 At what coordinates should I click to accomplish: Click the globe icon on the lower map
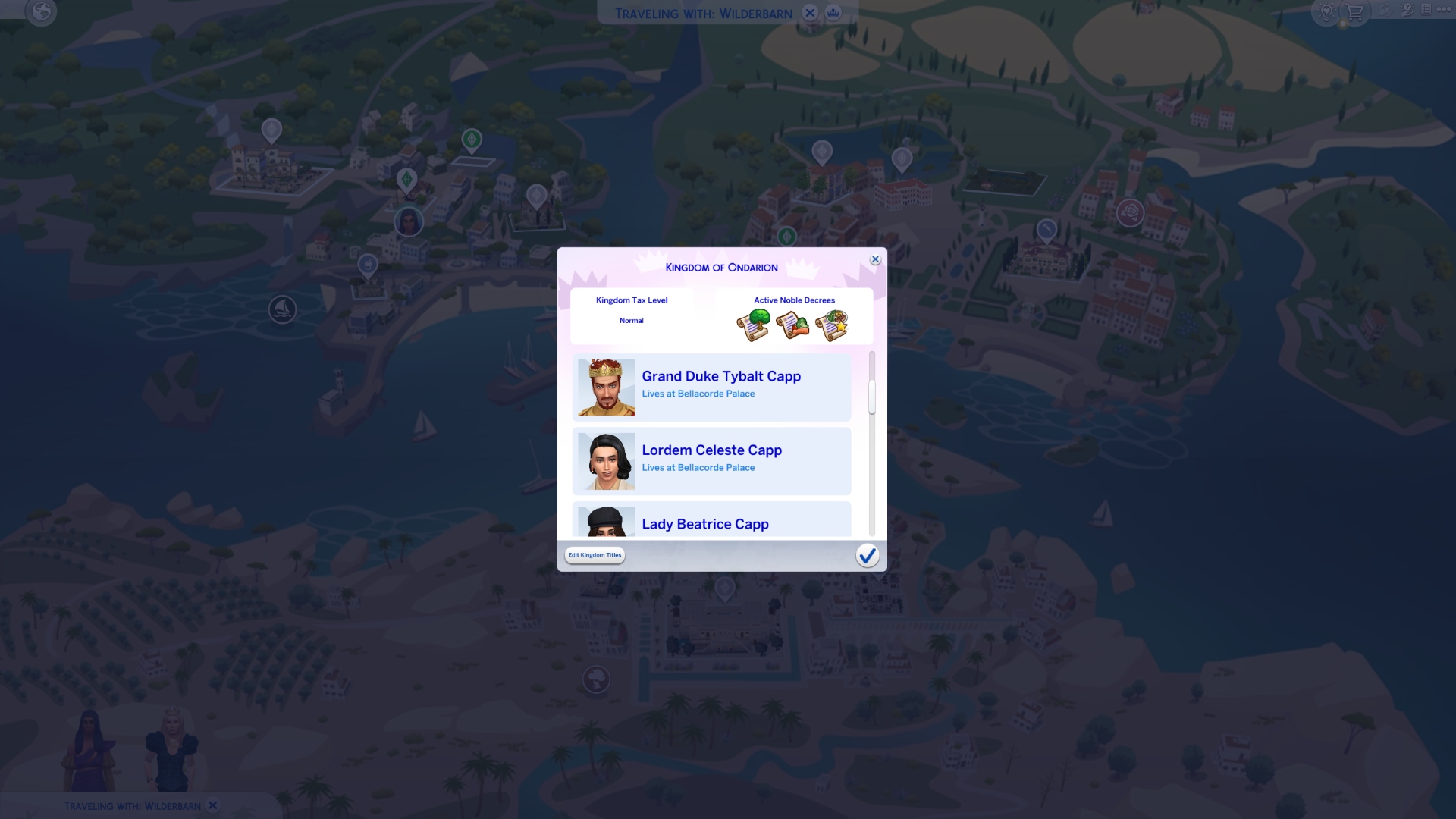coord(596,679)
